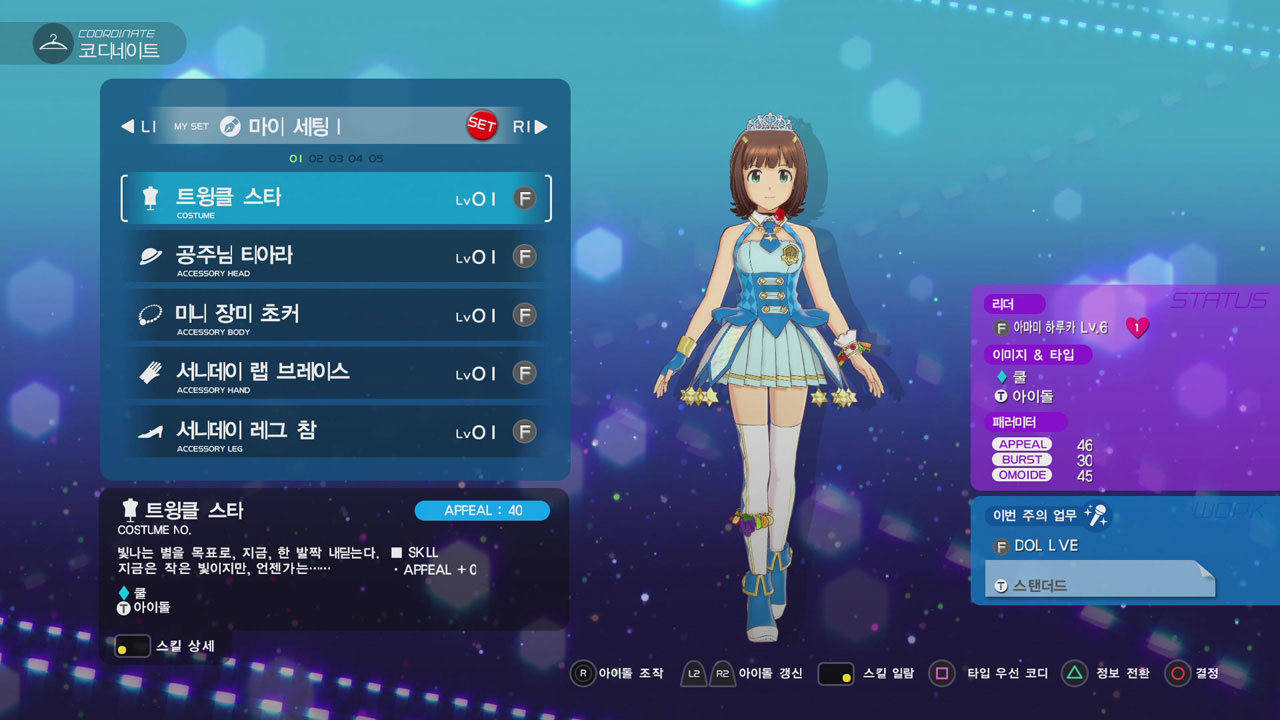Choose the 공주님 티아라 head accessory

click(x=335, y=257)
